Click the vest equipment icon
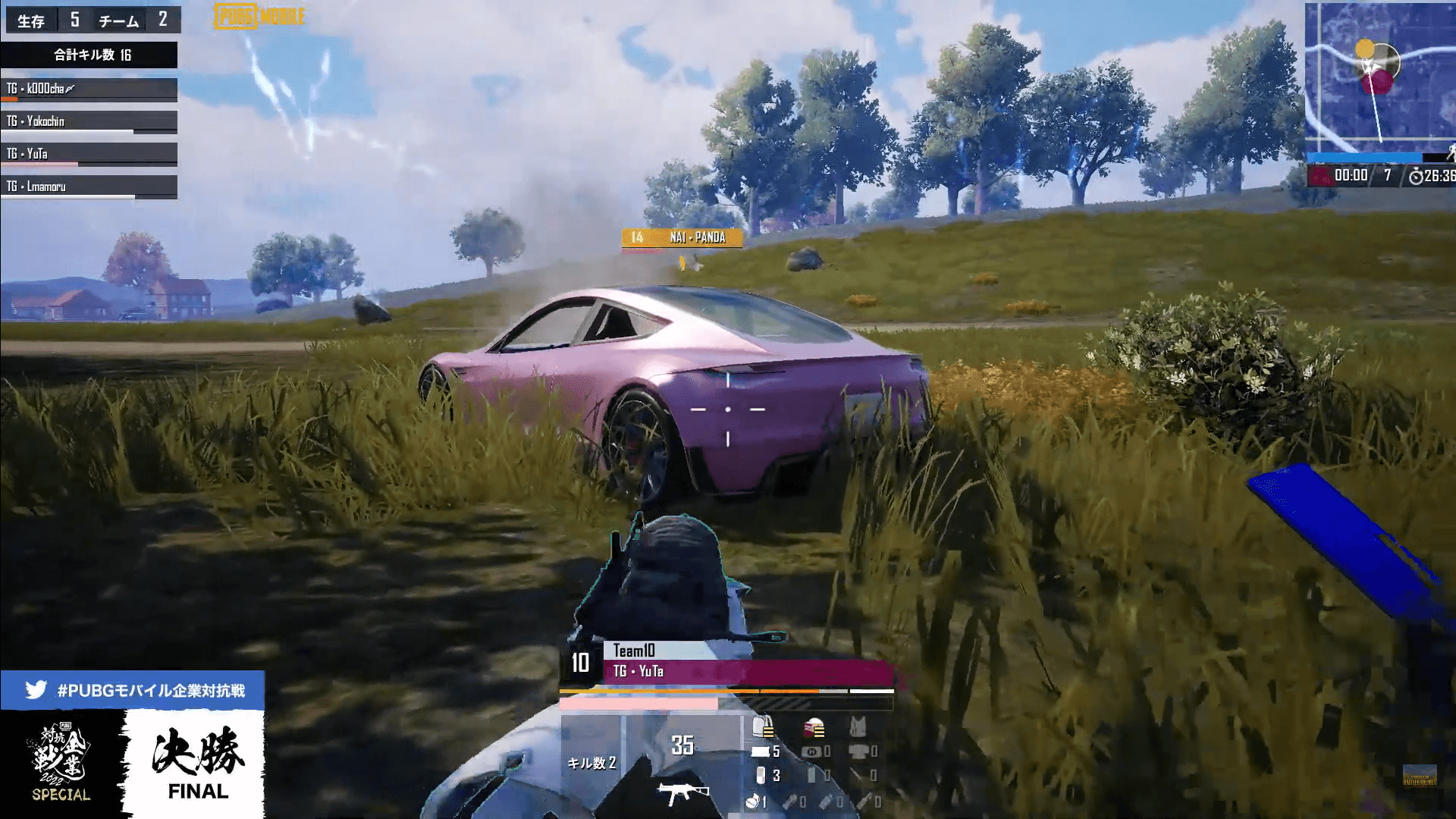This screenshot has height=819, width=1456. point(858,727)
